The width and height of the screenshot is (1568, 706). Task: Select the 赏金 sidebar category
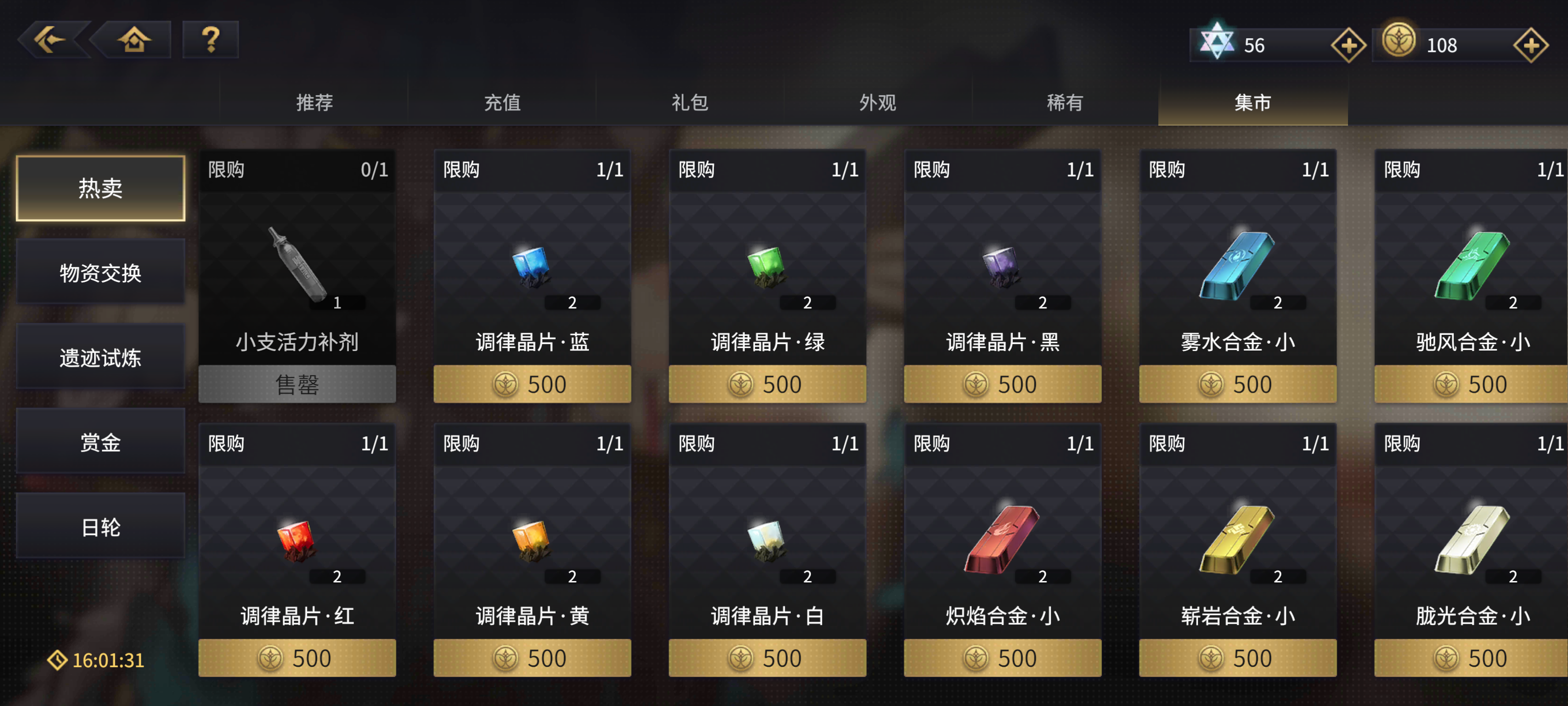(101, 441)
